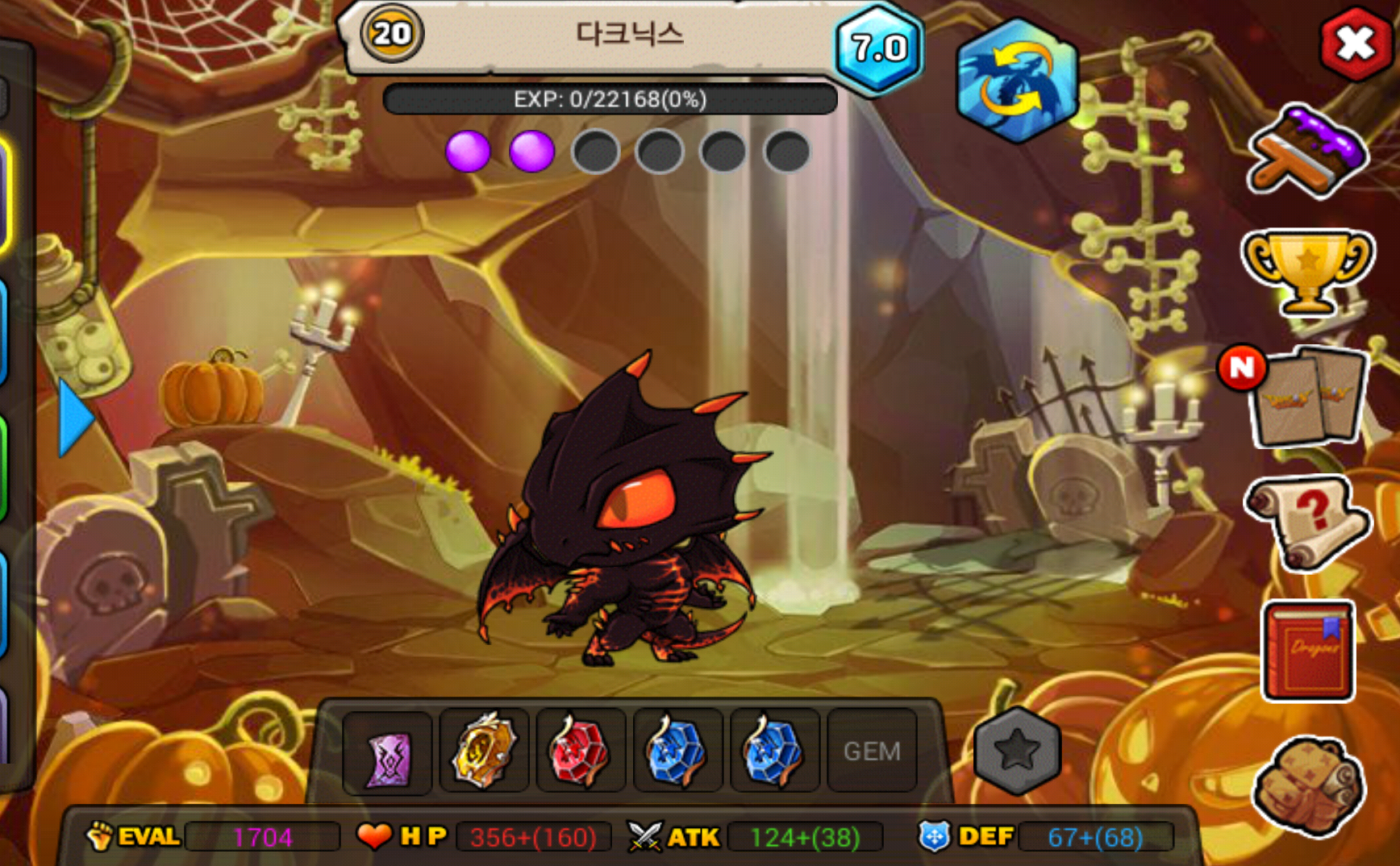Open the brown backpack inventory
Viewport: 1400px width, 866px height.
pyautogui.click(x=1308, y=785)
